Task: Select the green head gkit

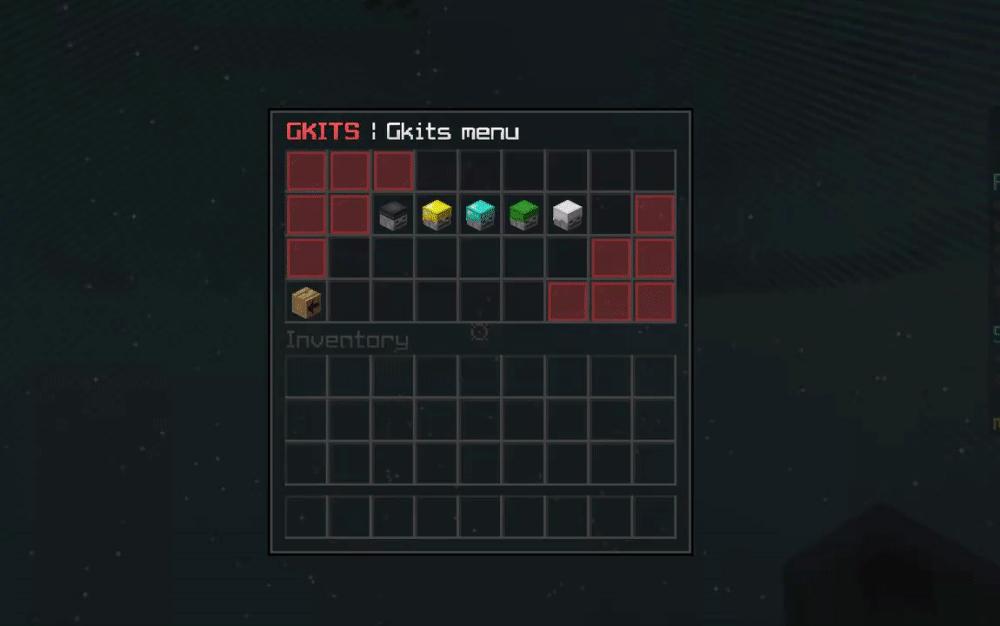Action: (x=524, y=215)
